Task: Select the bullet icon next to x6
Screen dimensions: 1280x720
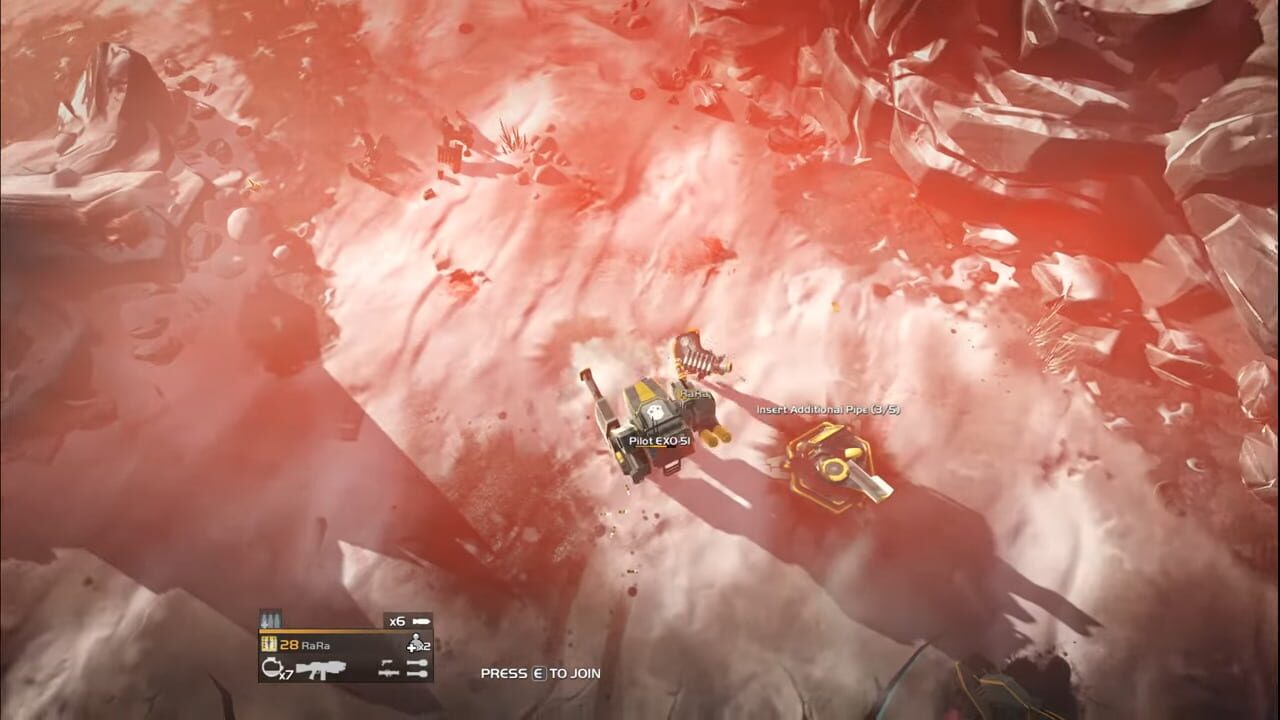Action: (420, 620)
